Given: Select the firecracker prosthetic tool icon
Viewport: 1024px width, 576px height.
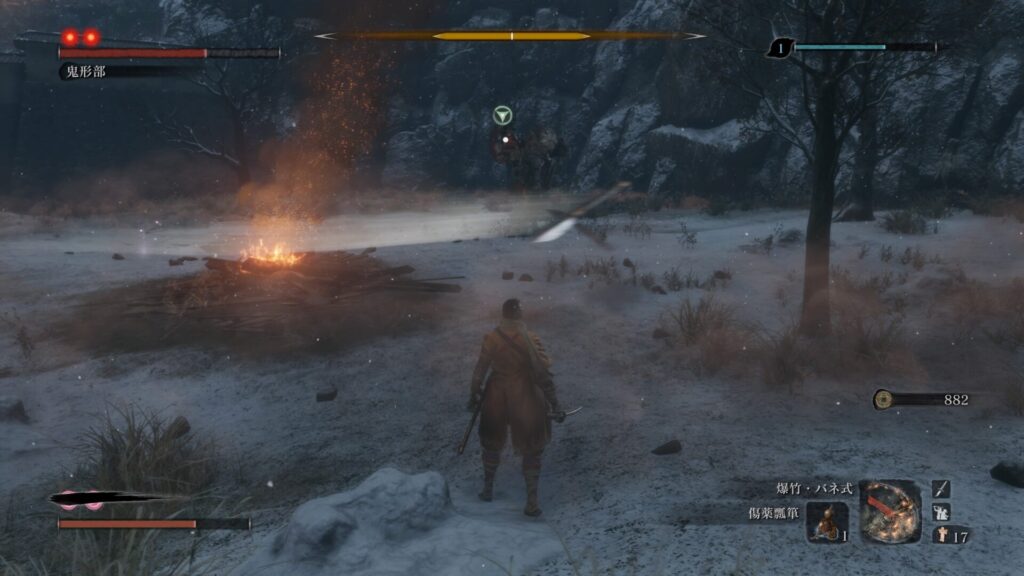Looking at the screenshot, I should pyautogui.click(x=890, y=511).
